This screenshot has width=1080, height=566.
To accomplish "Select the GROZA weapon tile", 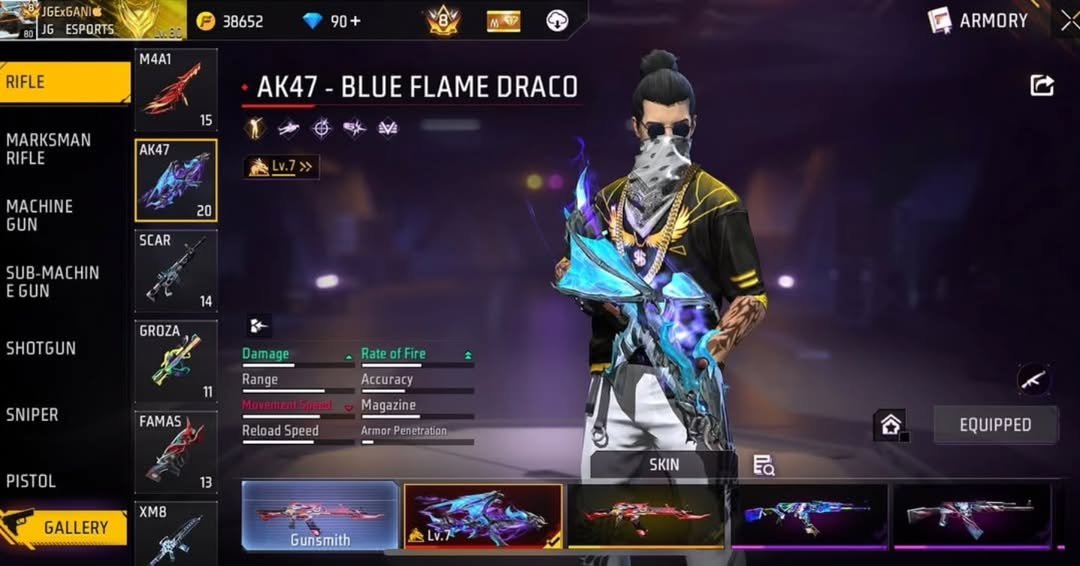I will [x=176, y=361].
